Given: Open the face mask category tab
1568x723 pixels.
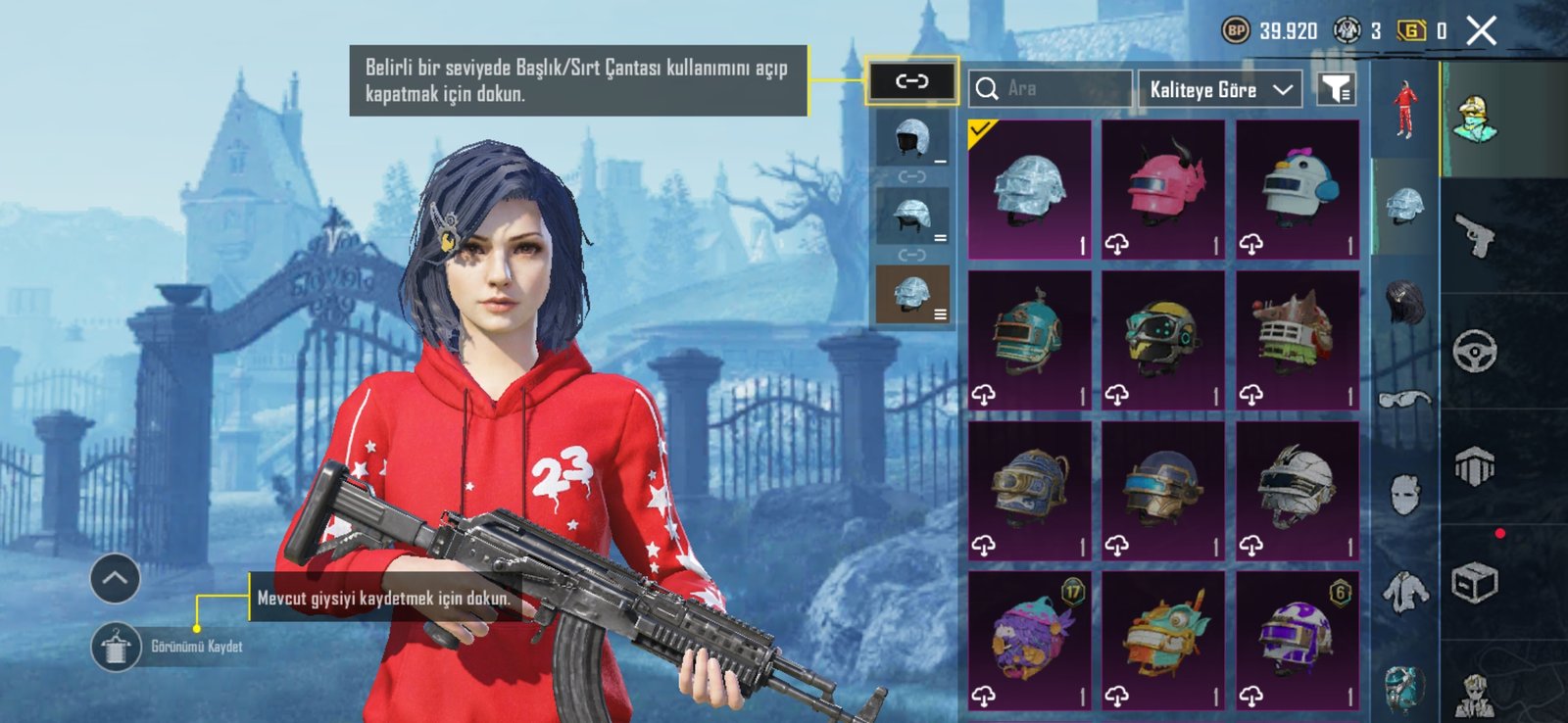Looking at the screenshot, I should pos(1405,495).
